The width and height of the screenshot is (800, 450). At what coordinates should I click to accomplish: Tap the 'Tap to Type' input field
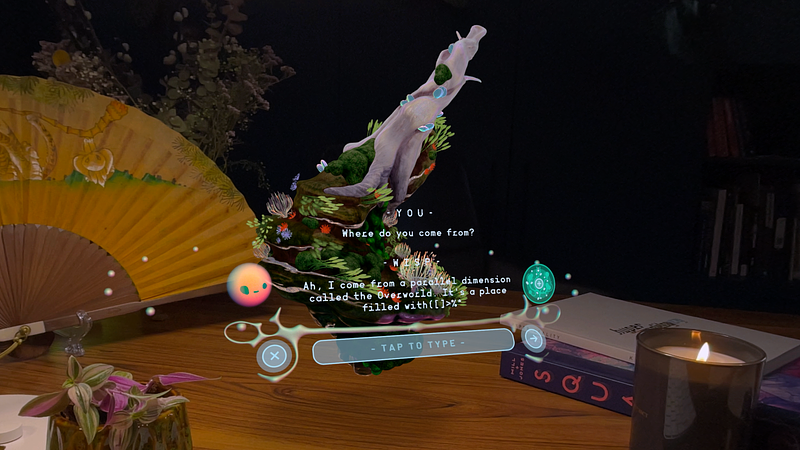413,346
